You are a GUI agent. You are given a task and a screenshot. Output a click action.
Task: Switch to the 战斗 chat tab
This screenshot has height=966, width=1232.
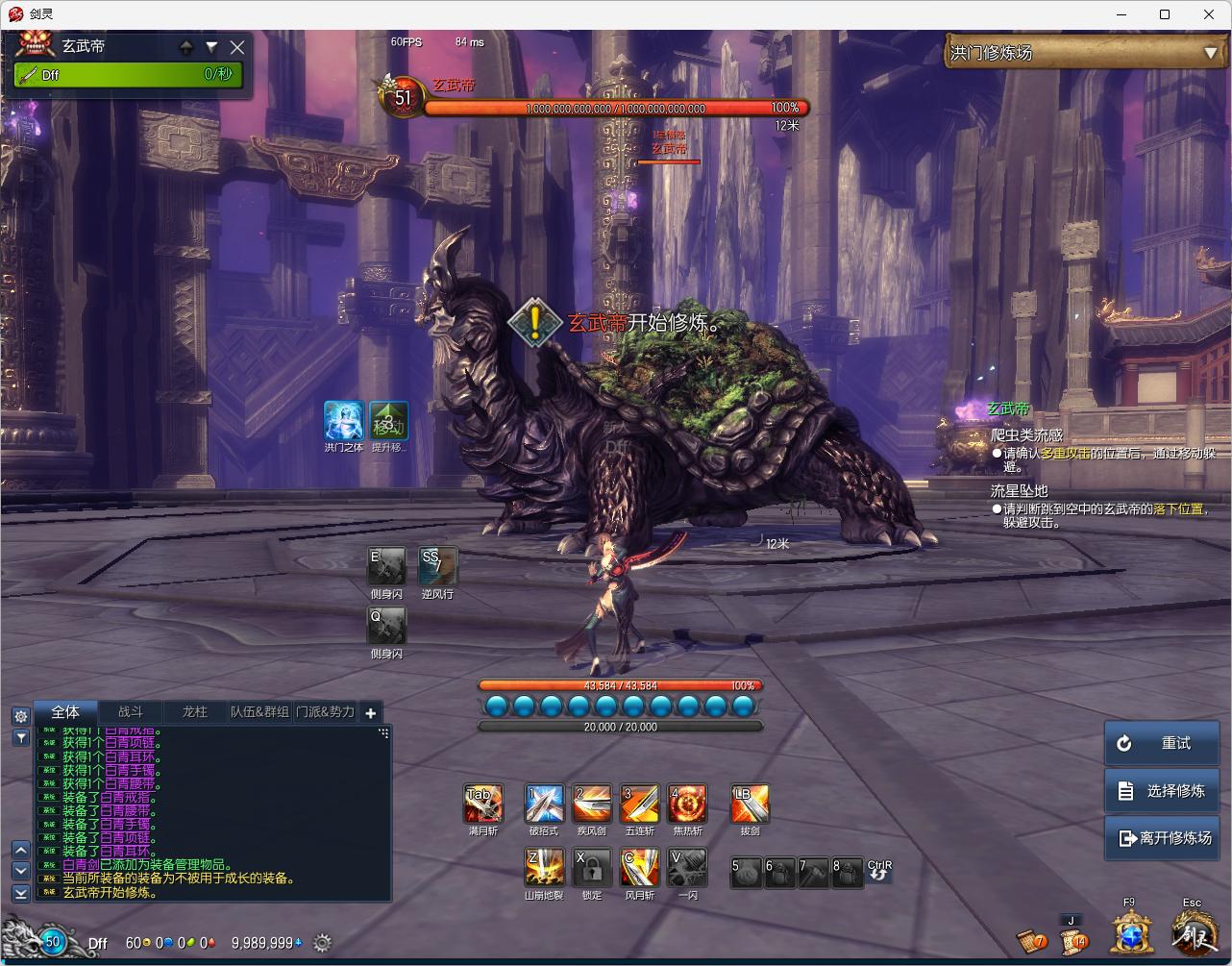tap(131, 712)
